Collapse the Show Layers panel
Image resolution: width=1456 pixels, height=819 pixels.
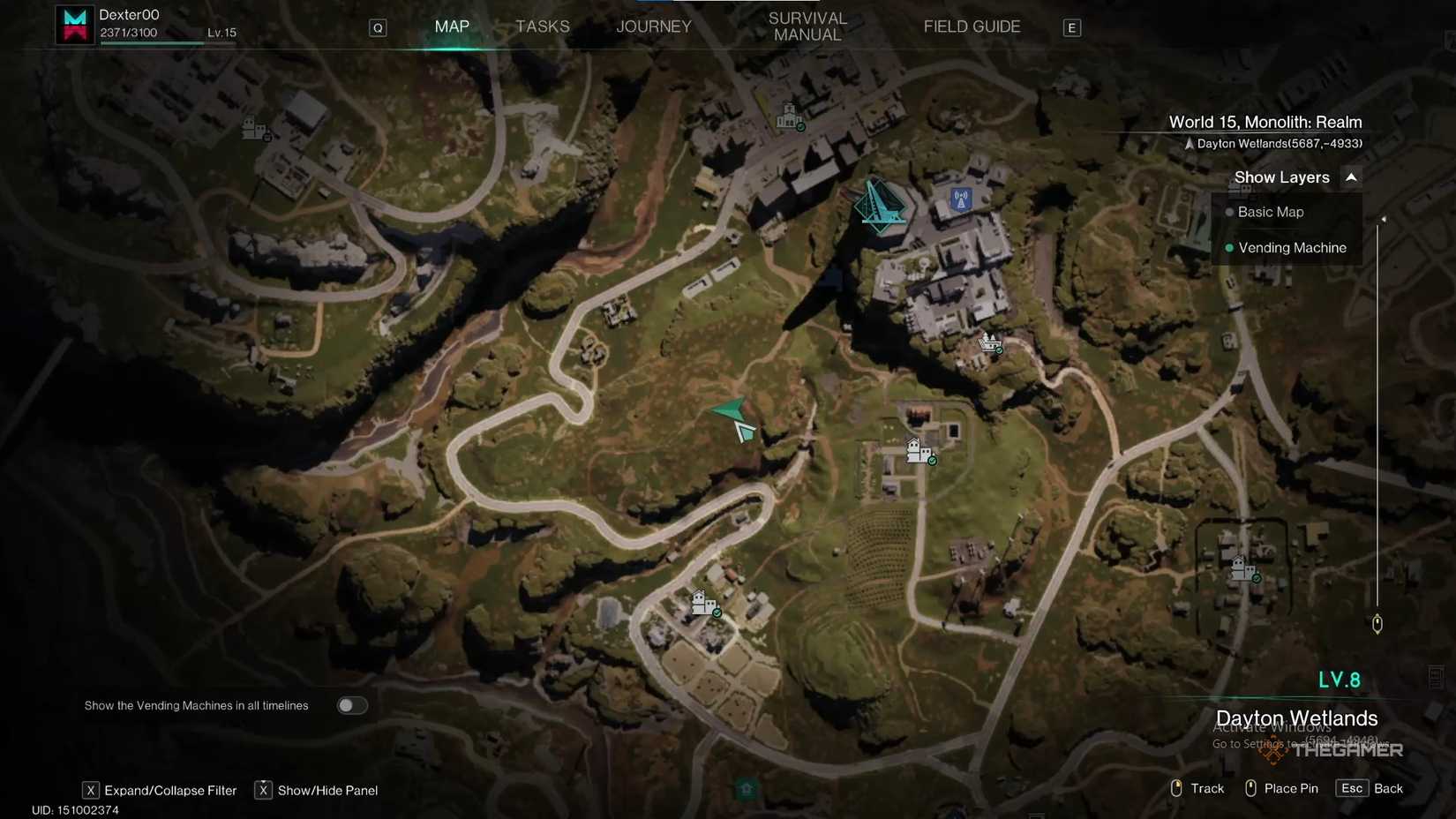tap(1351, 177)
